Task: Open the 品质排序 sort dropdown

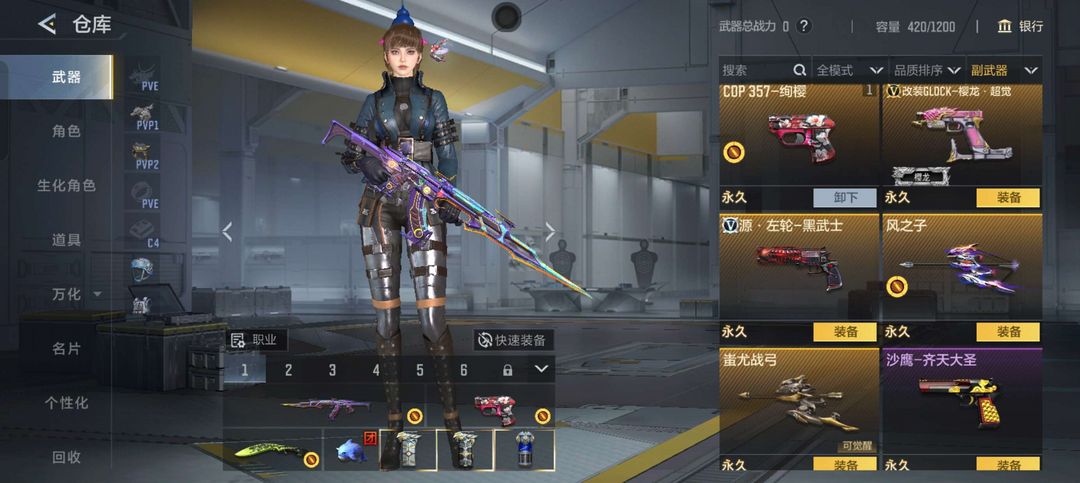Action: (x=927, y=70)
